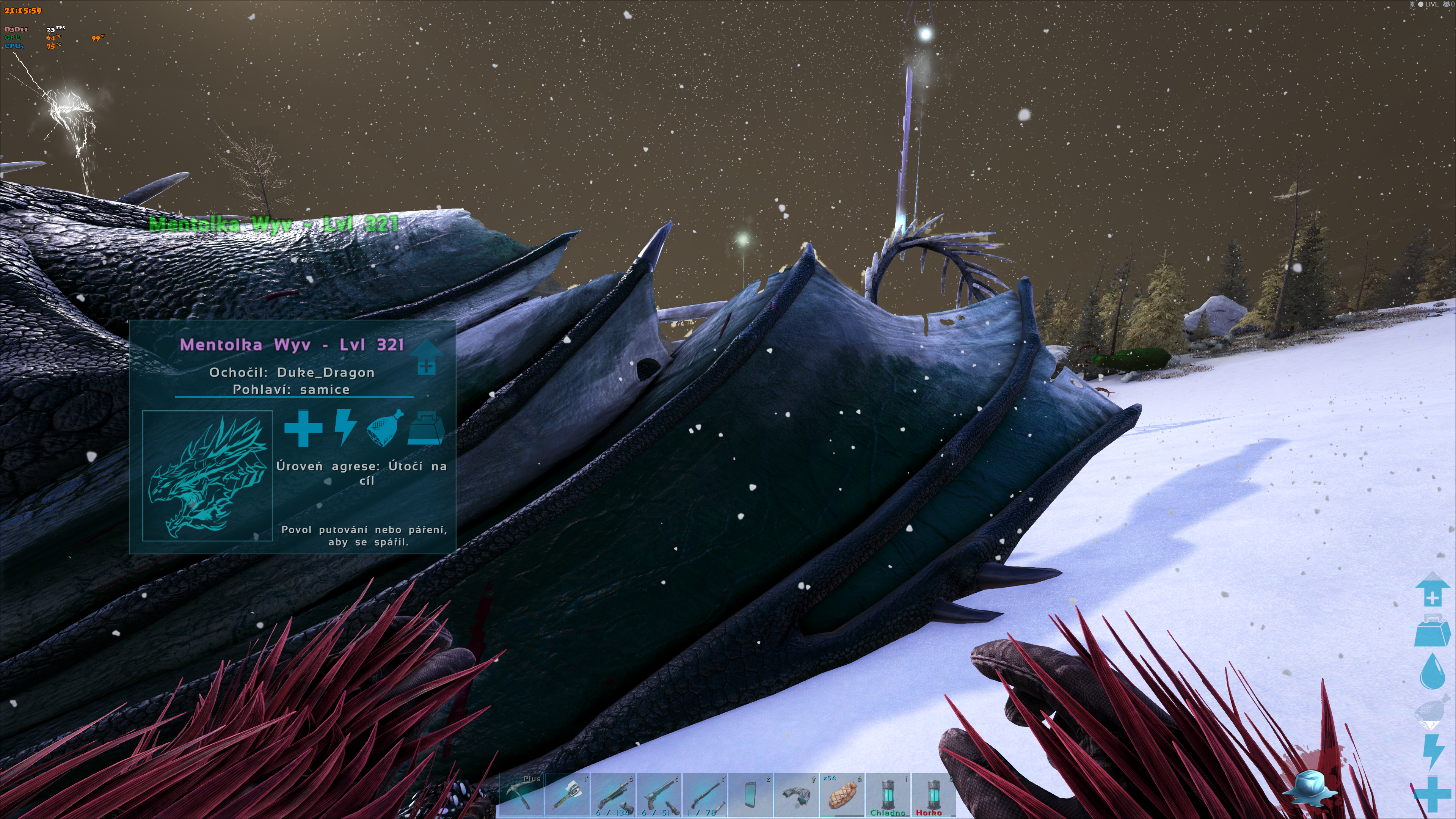
Task: Select the metal gauntlet hotbar slot
Action: [x=796, y=794]
